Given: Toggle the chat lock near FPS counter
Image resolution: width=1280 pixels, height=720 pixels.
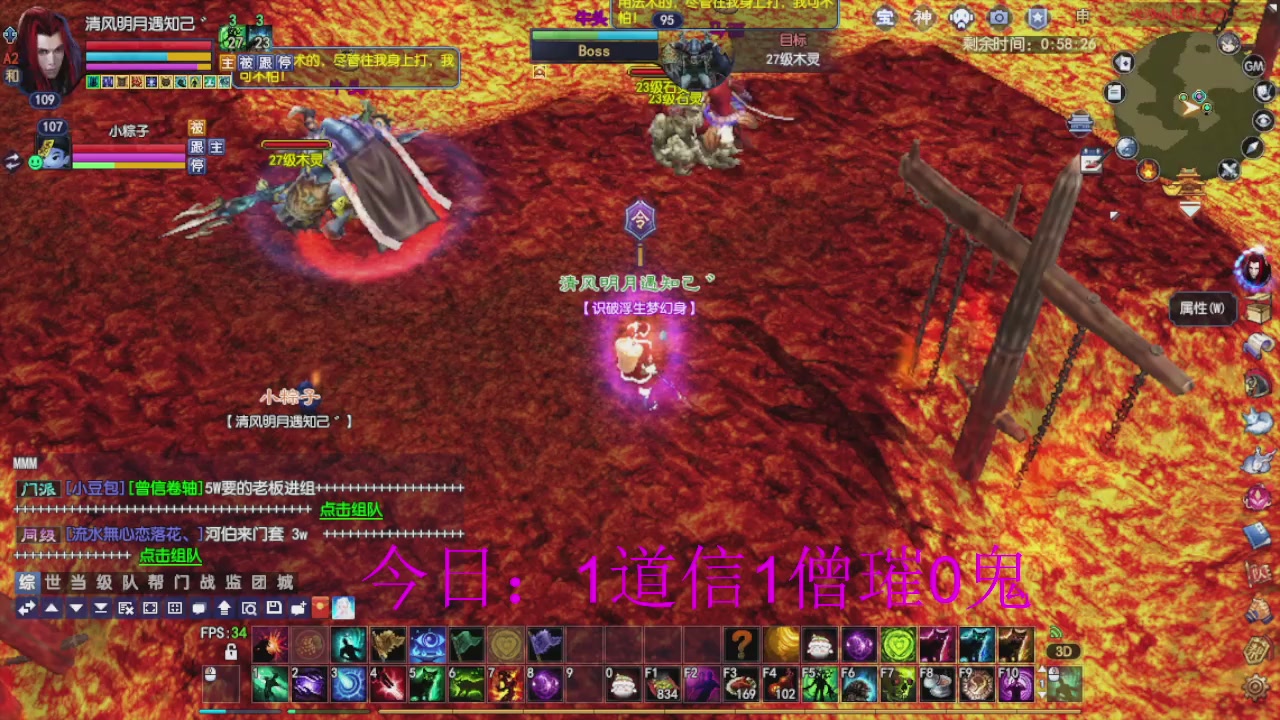Looking at the screenshot, I should coord(230,651).
